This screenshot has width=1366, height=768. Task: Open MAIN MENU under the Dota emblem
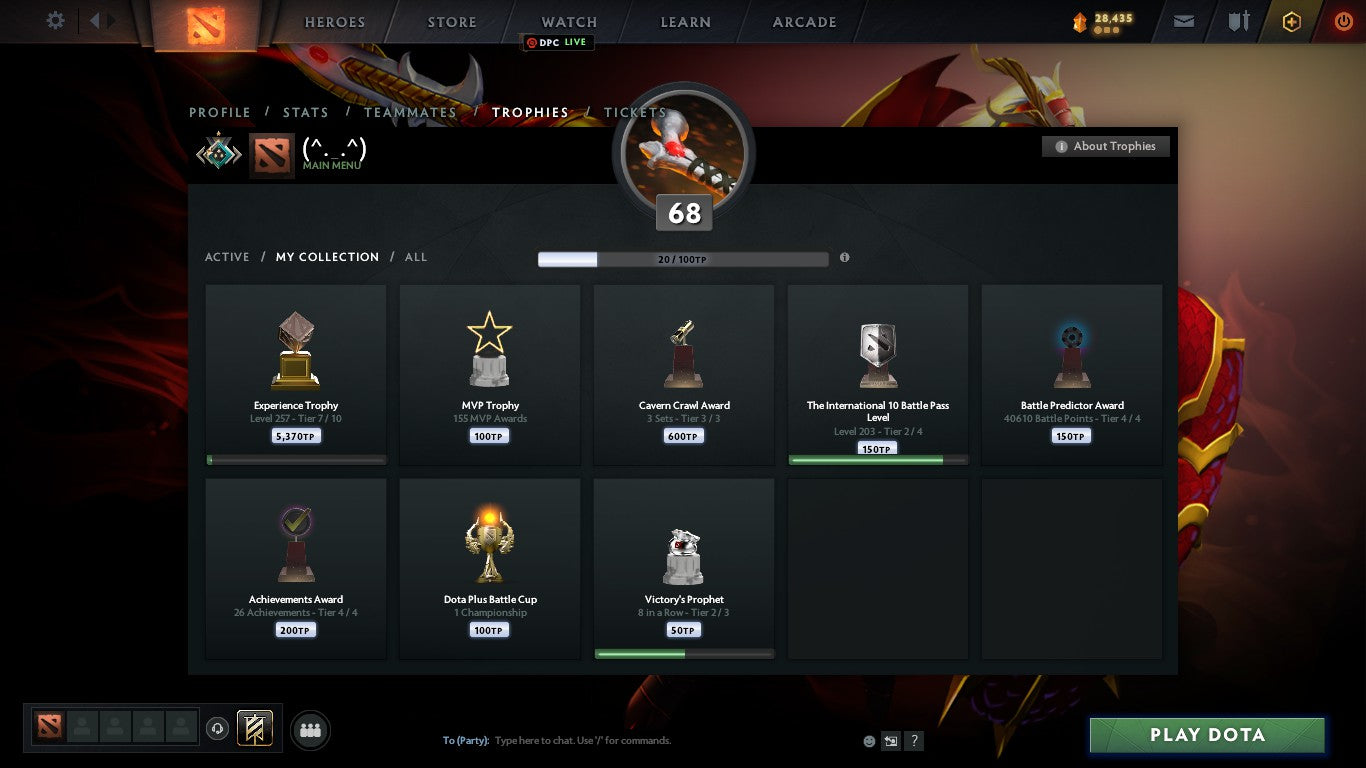(x=331, y=165)
